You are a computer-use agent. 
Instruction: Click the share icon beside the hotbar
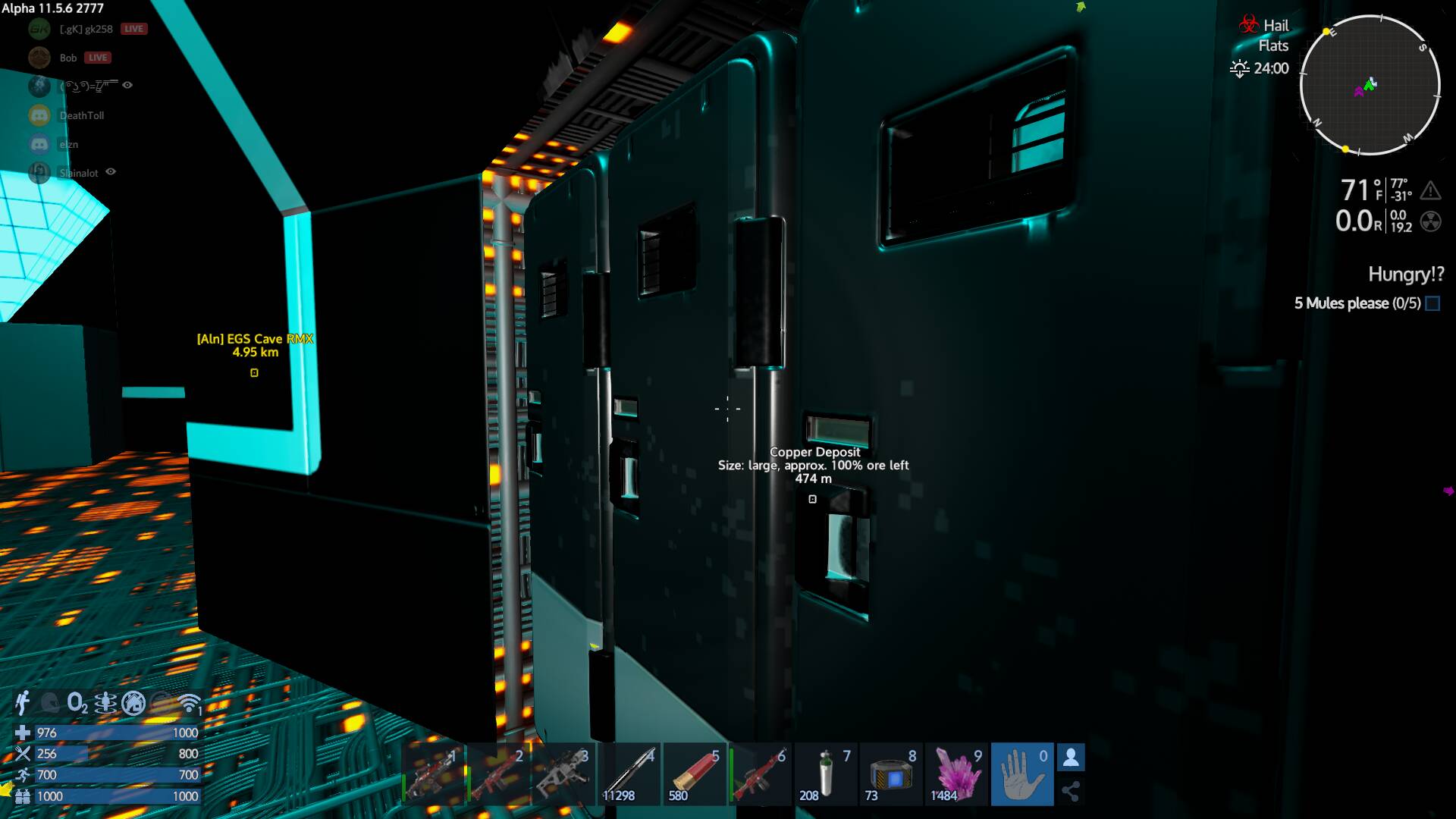(1071, 792)
